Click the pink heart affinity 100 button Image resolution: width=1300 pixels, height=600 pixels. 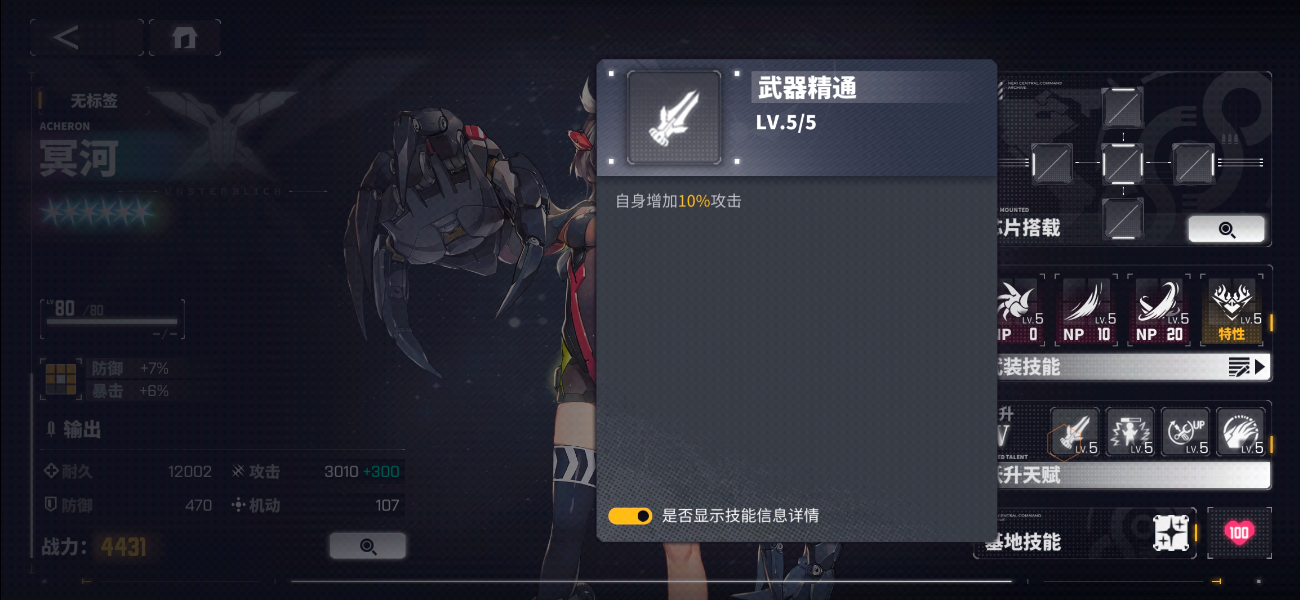[x=1239, y=533]
